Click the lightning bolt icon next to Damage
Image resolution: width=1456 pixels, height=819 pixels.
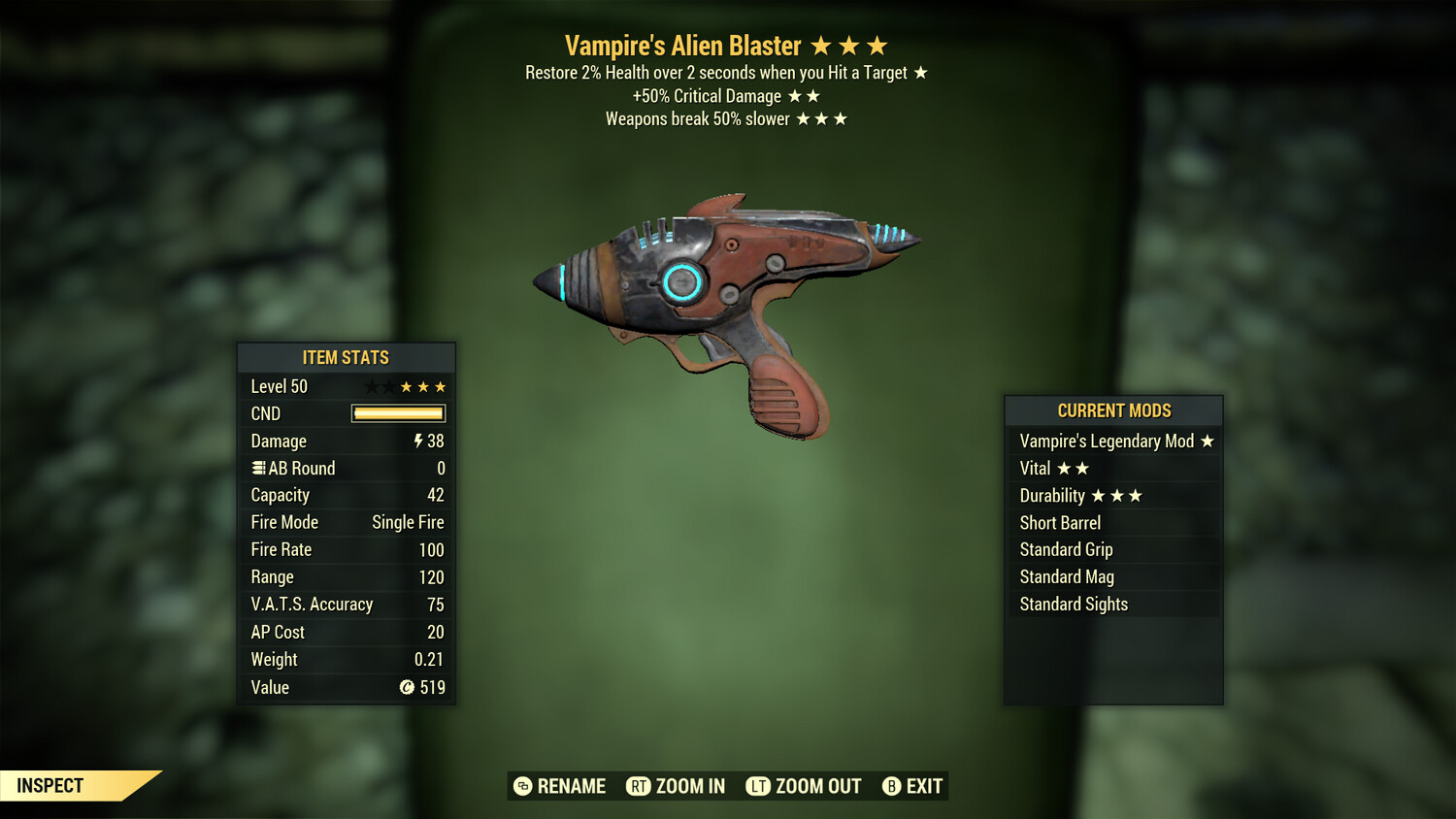tap(416, 441)
